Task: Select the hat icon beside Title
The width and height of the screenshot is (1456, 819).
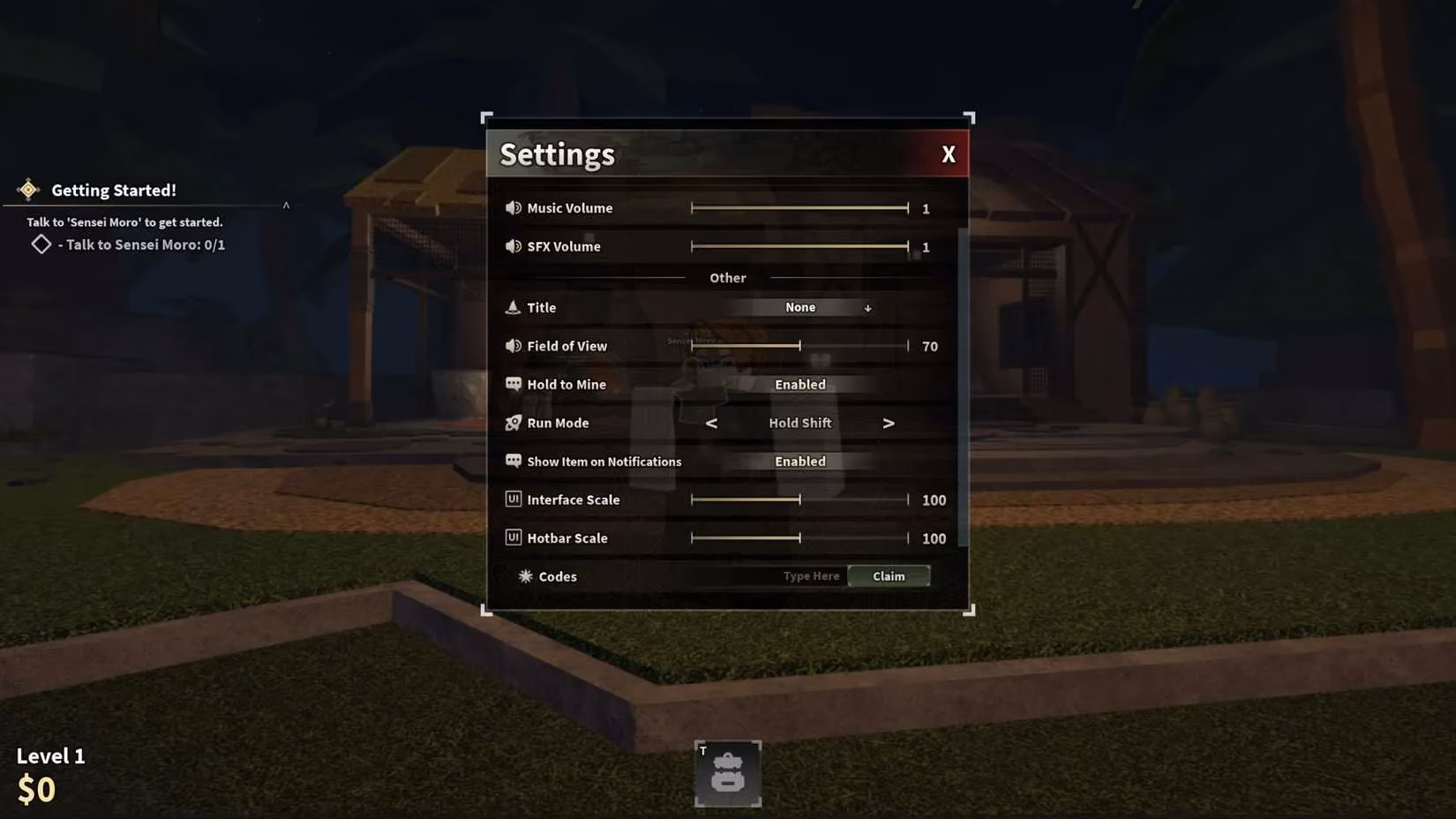Action: pos(514,307)
